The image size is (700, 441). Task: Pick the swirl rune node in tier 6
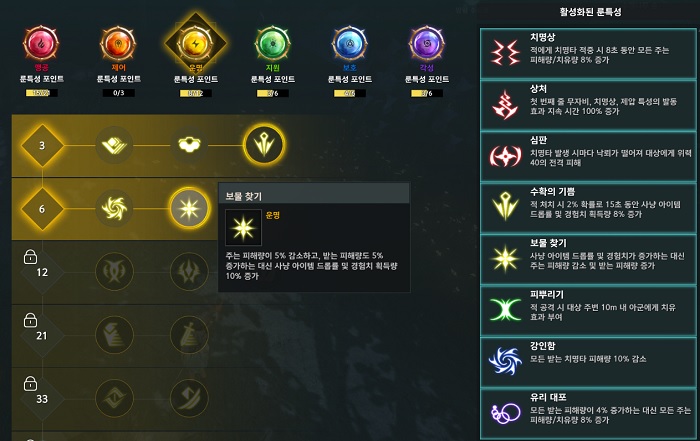click(114, 207)
